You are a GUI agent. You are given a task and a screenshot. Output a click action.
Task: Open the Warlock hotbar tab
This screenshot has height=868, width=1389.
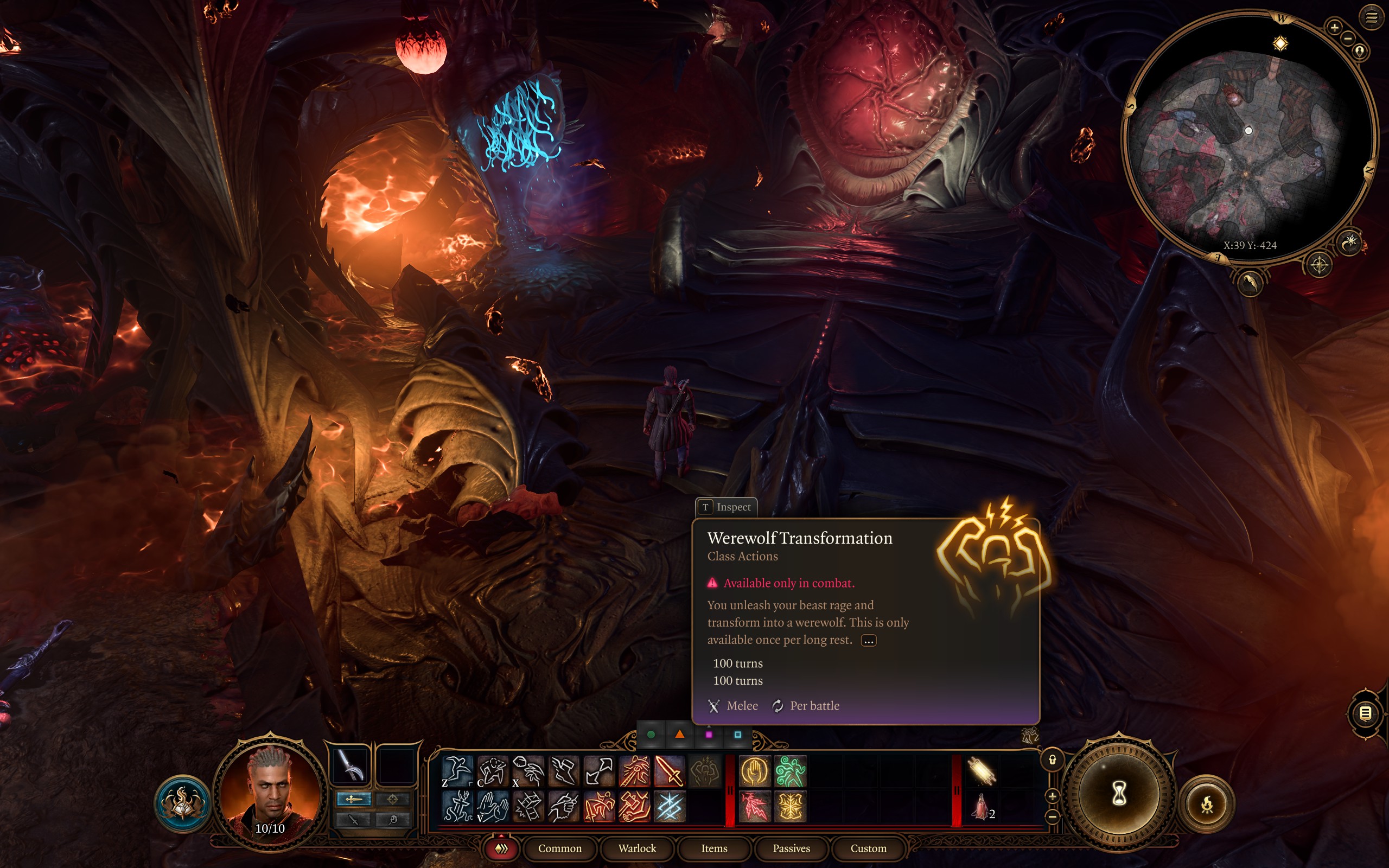click(x=637, y=848)
